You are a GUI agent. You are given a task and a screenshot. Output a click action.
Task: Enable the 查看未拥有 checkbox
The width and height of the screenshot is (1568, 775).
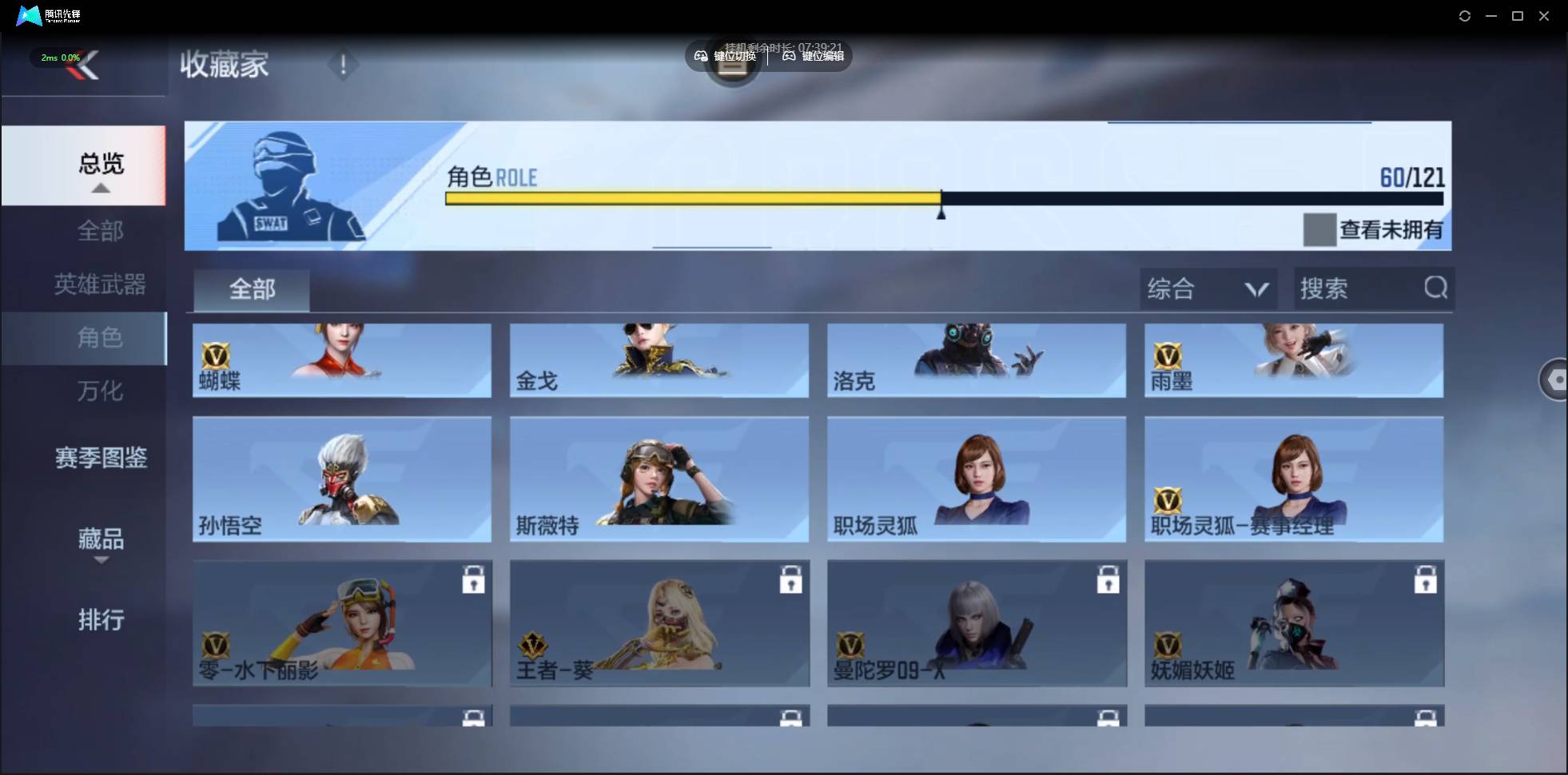1319,230
